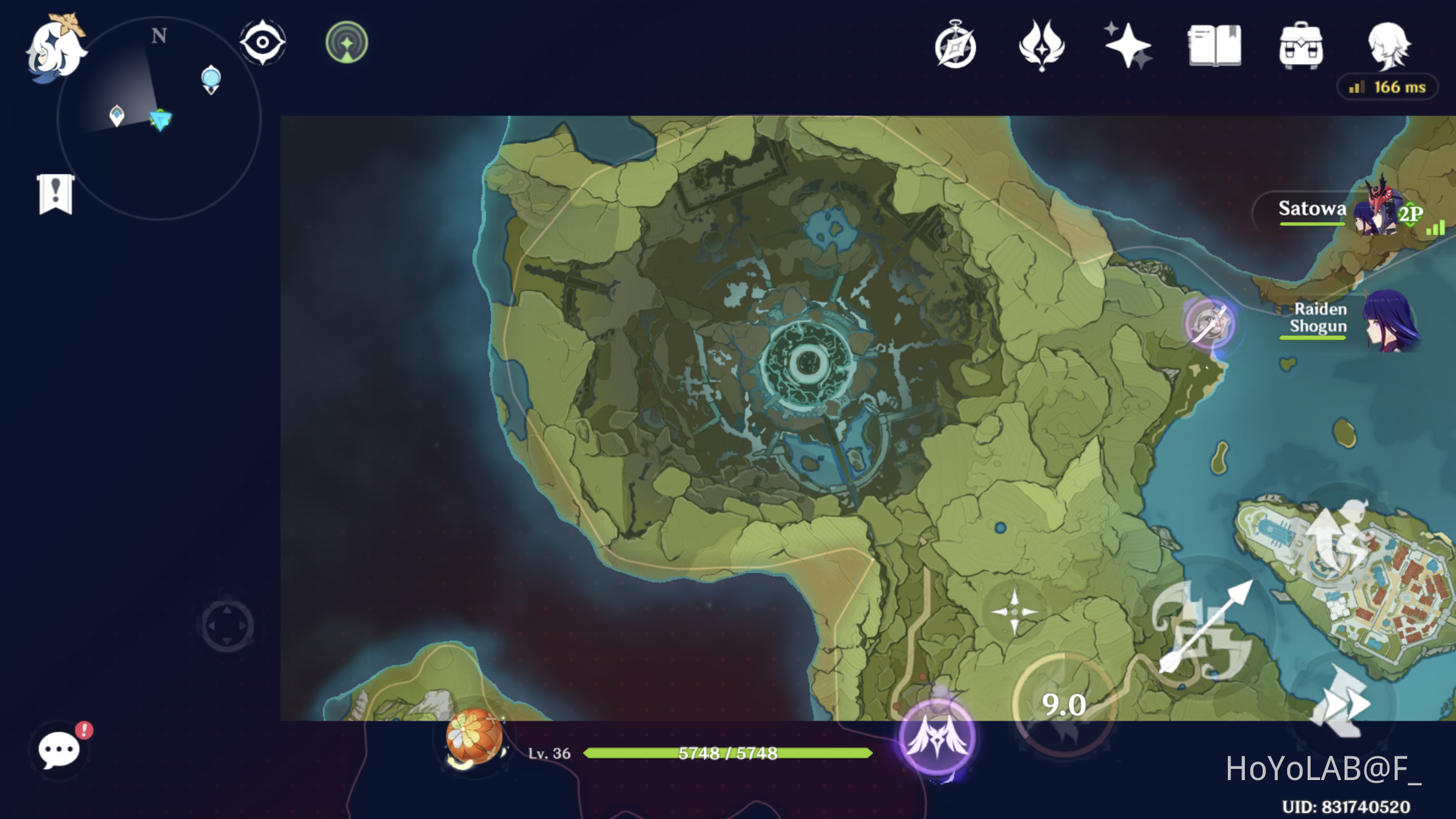Click the 5748 HP bar
The height and width of the screenshot is (819, 1456).
(725, 752)
